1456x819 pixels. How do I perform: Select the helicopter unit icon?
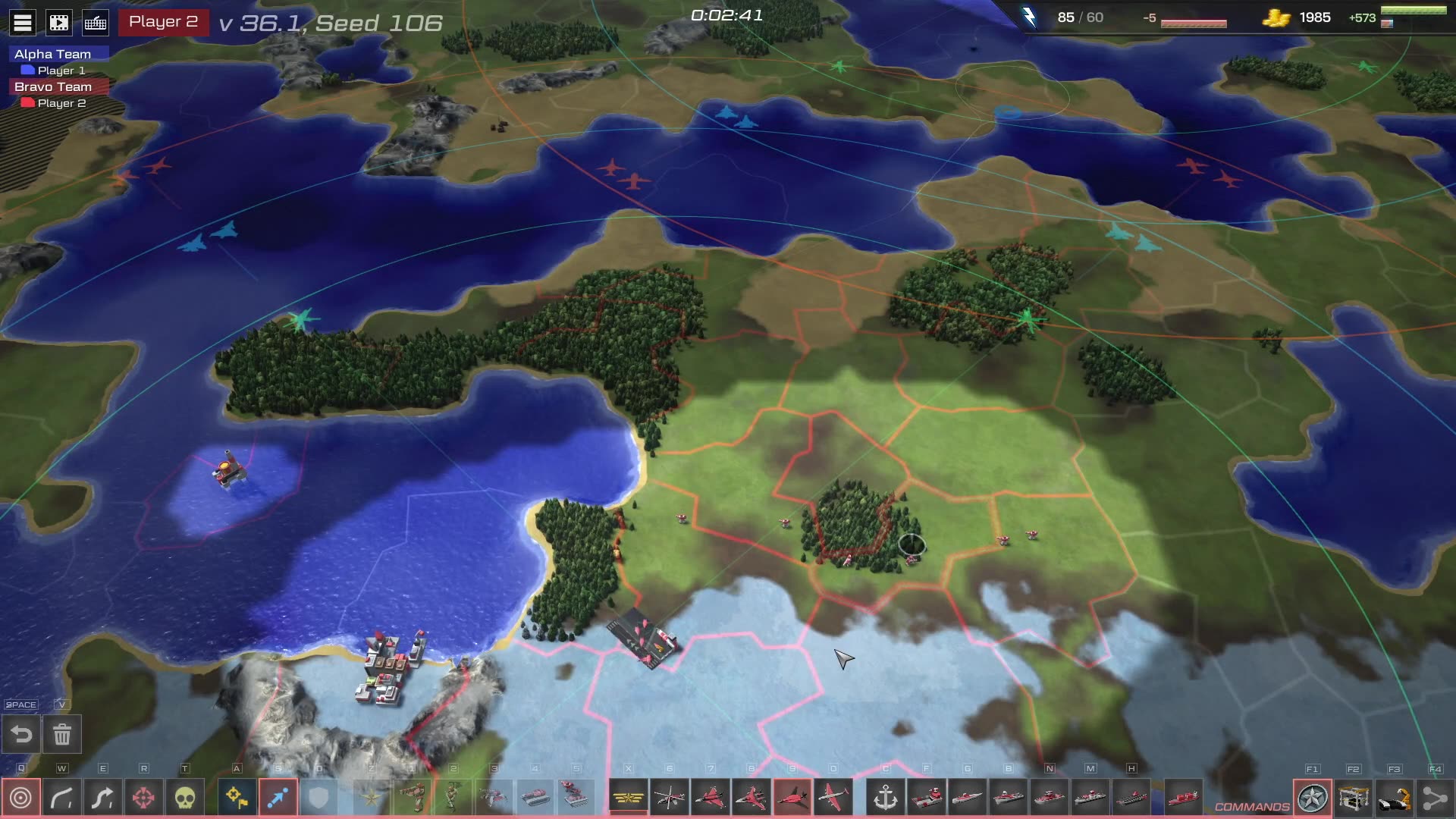pyautogui.click(x=669, y=798)
